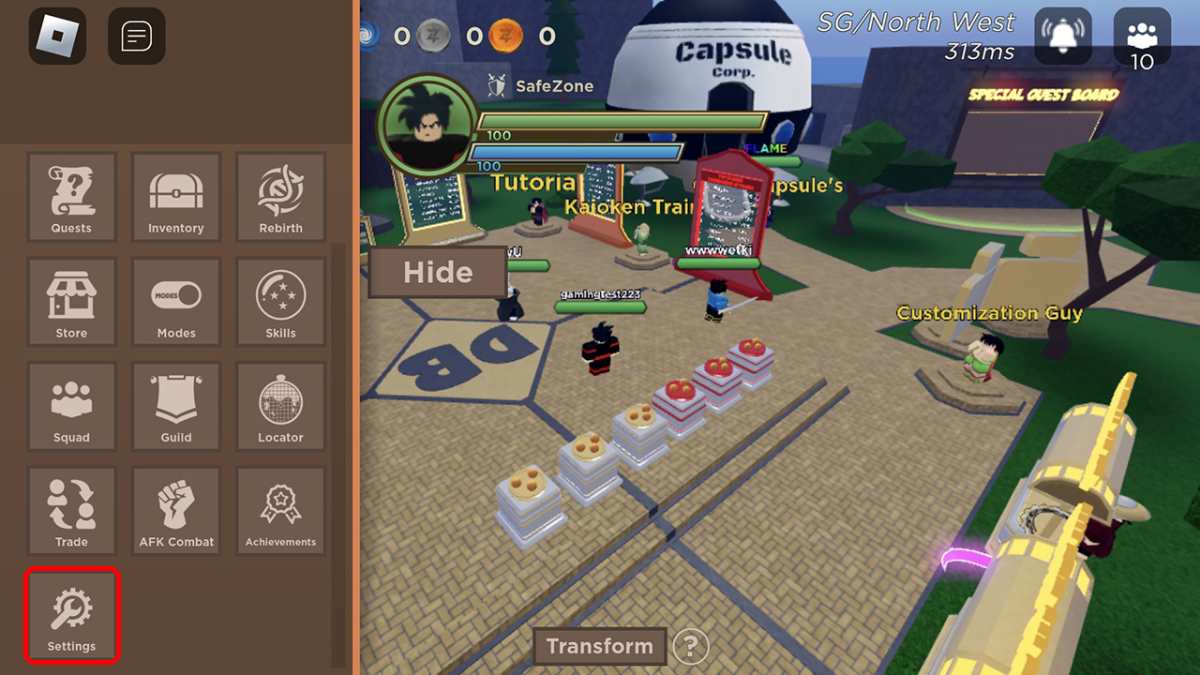Click the notification bell icon

pyautogui.click(x=1063, y=36)
